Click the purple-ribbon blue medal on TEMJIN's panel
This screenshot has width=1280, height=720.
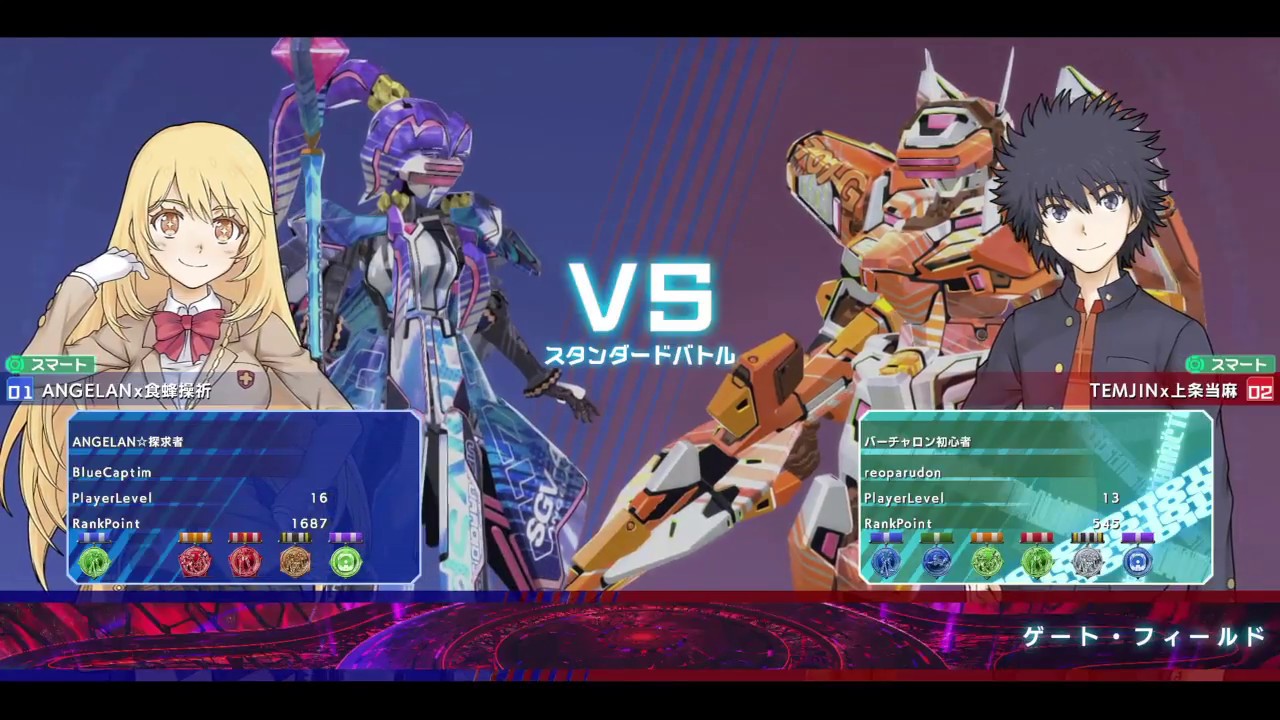coord(1136,562)
